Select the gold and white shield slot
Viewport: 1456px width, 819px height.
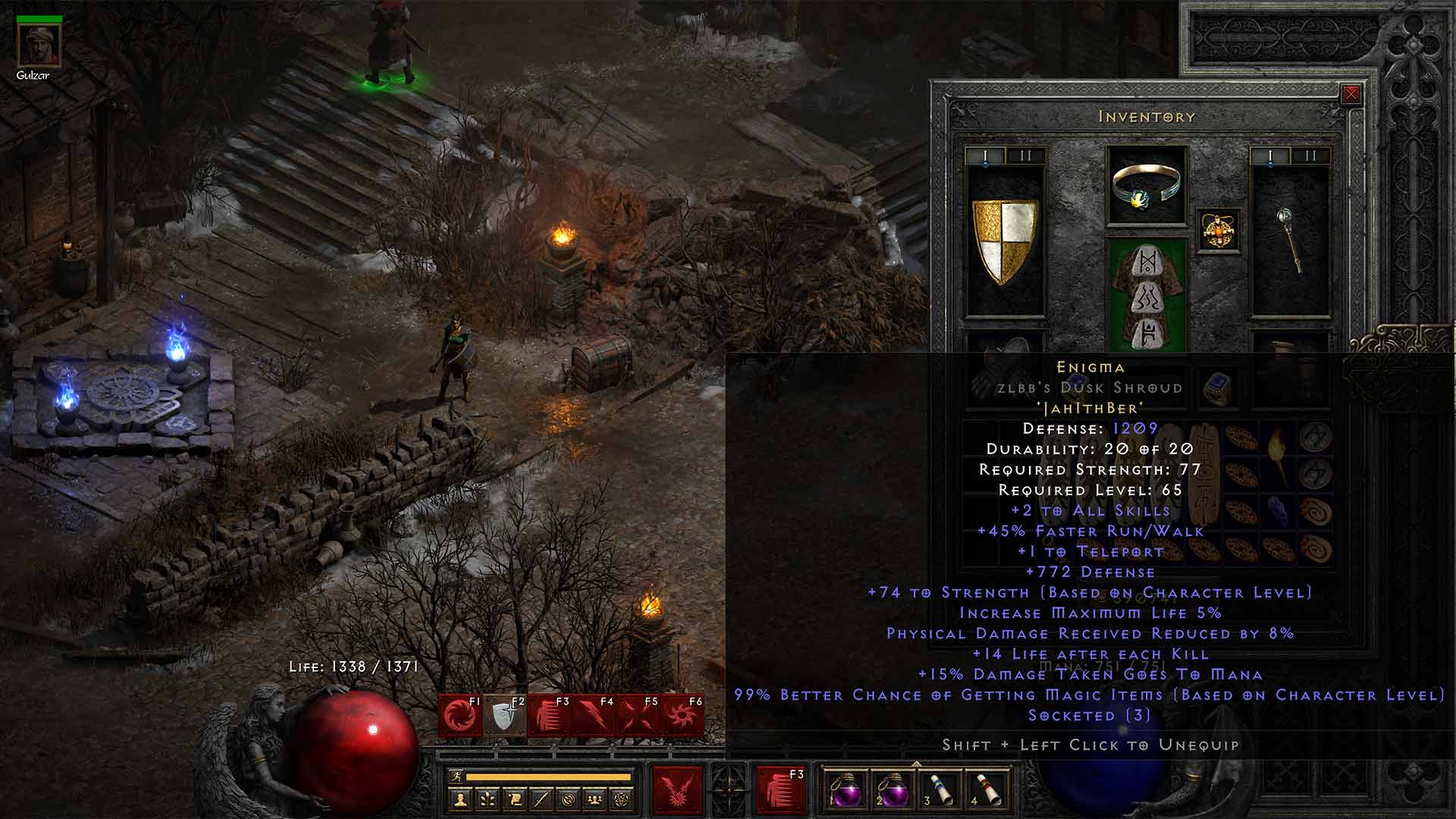pyautogui.click(x=1005, y=242)
